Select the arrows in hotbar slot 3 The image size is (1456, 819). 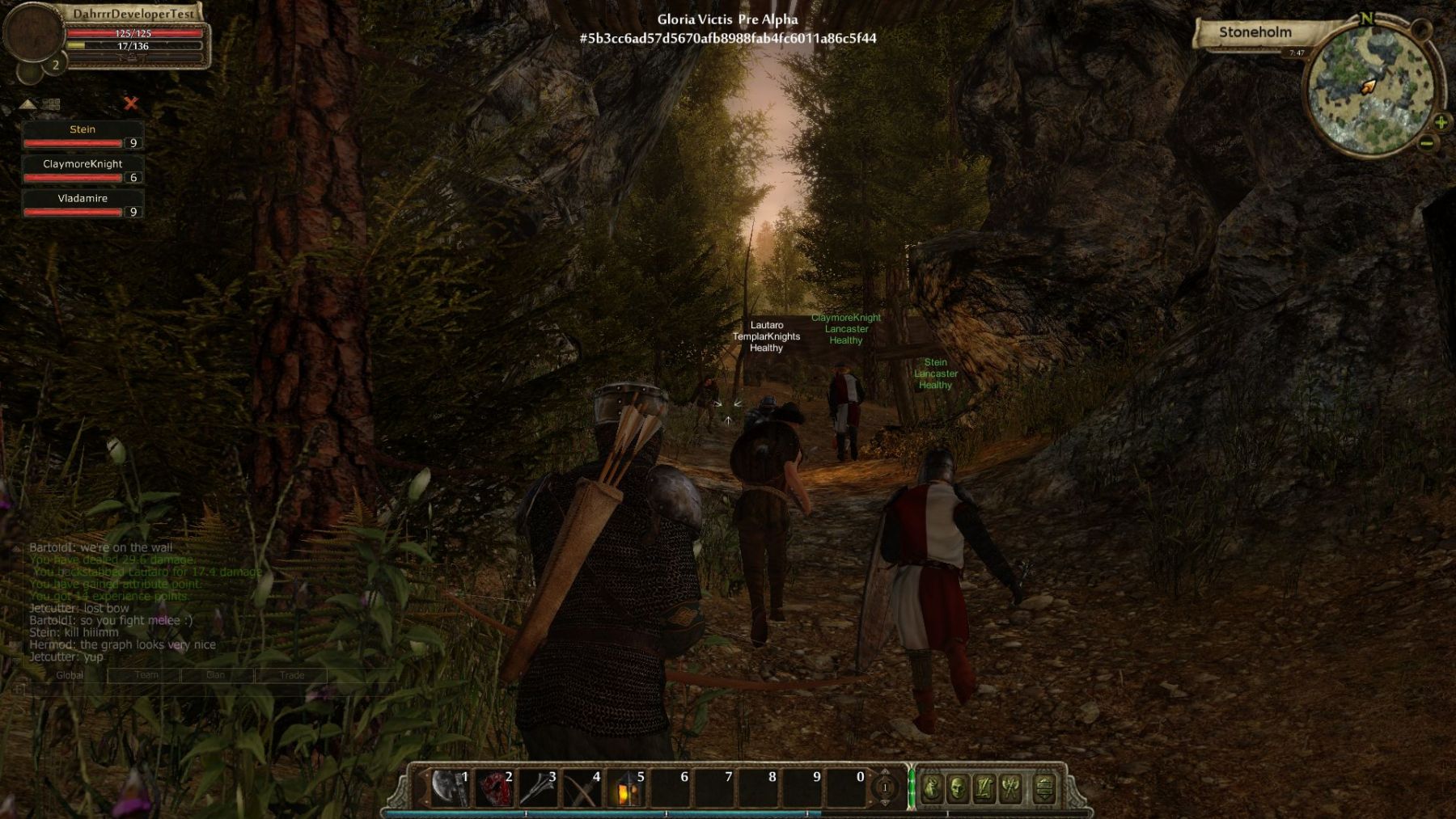[538, 788]
